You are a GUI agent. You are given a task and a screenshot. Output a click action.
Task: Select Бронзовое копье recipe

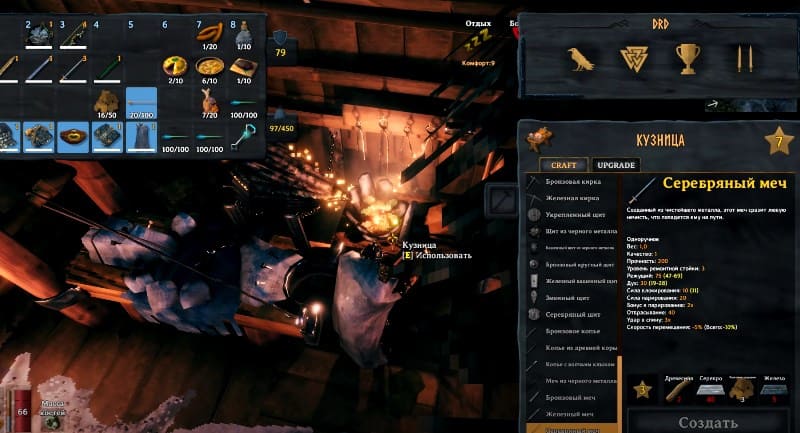point(573,329)
